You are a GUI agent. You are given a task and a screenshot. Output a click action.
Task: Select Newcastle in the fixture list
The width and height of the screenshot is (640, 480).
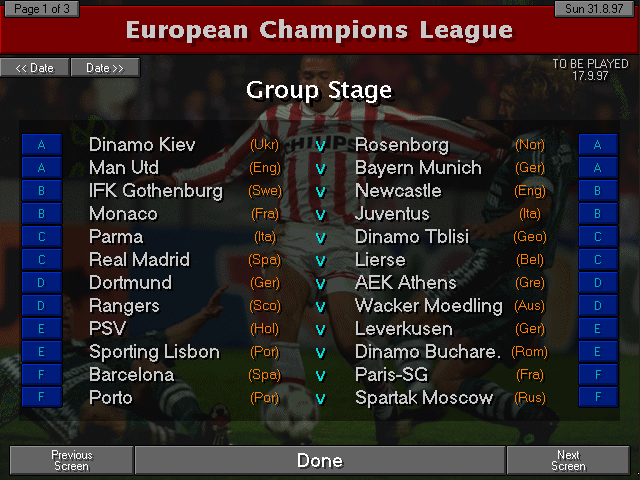398,191
